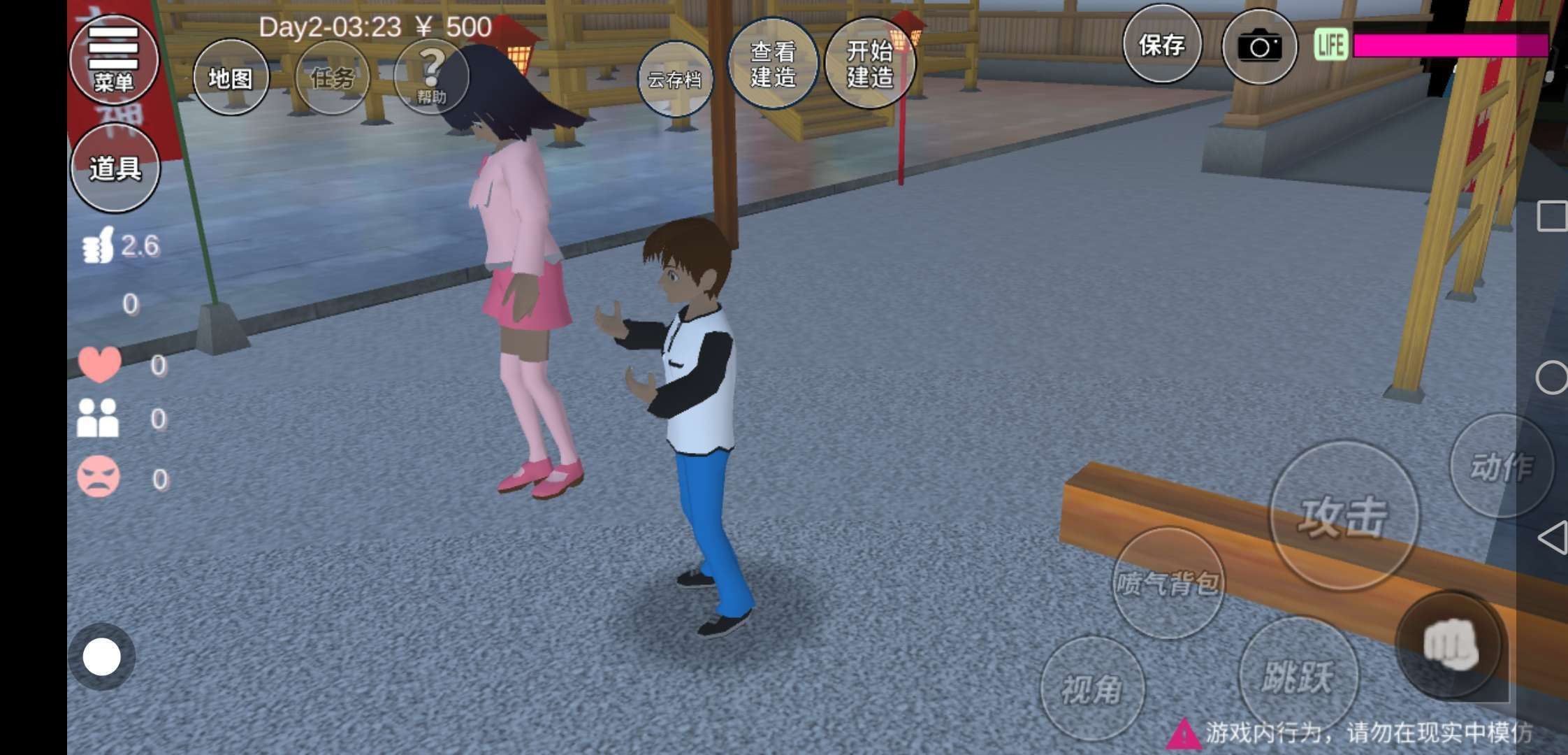The width and height of the screenshot is (1568, 755).
Task: Open the 动作 actions button
Action: click(x=1501, y=466)
